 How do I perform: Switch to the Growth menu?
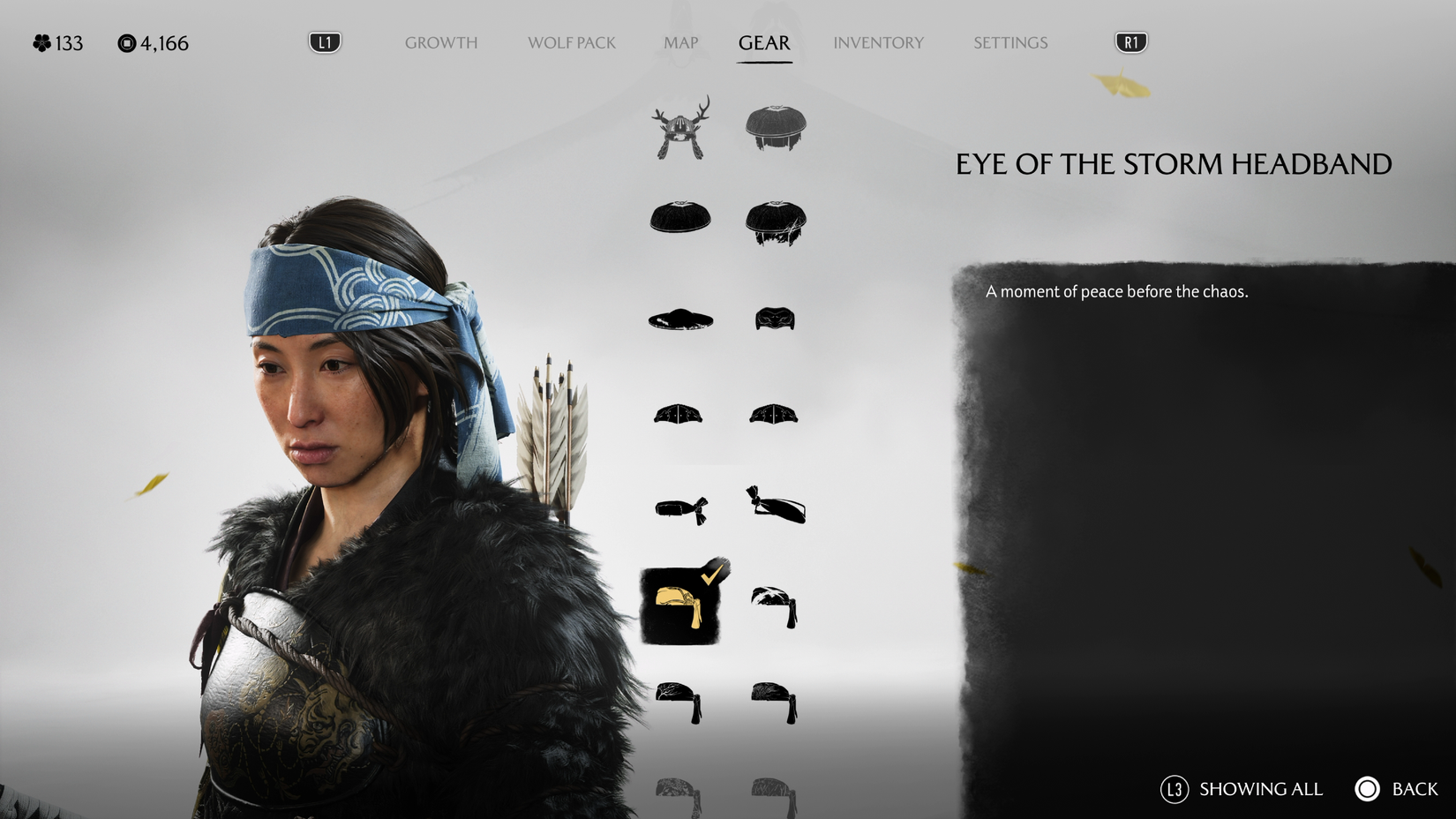tap(441, 42)
